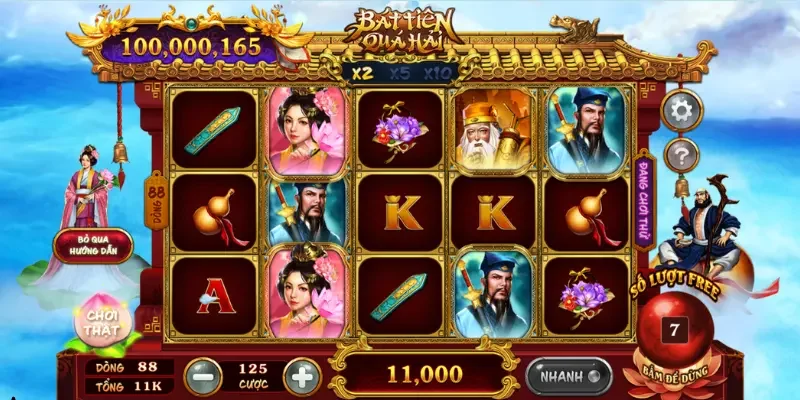Open the gear settings button

pos(682,110)
